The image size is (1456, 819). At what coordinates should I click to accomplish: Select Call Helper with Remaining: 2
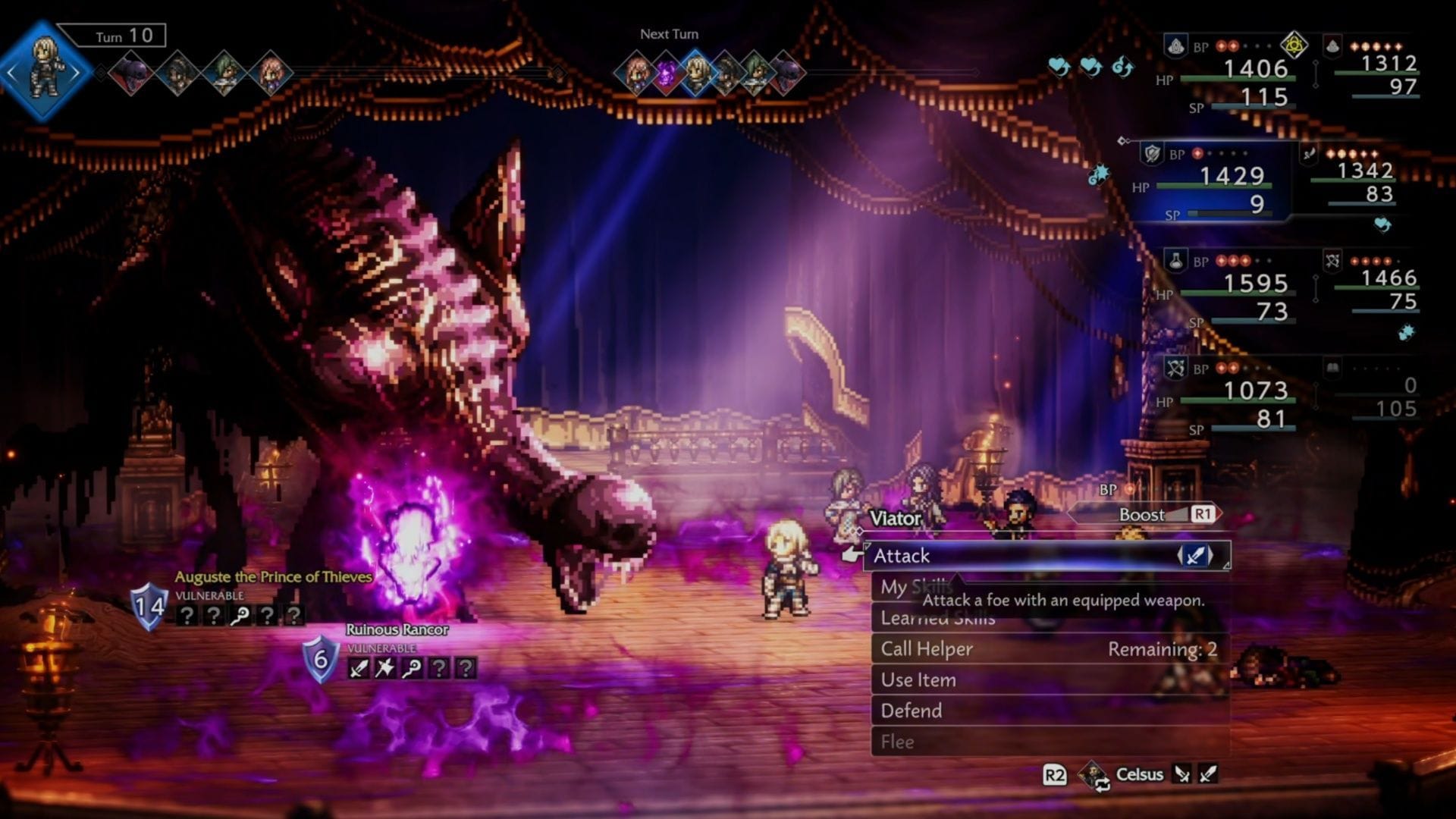927,649
